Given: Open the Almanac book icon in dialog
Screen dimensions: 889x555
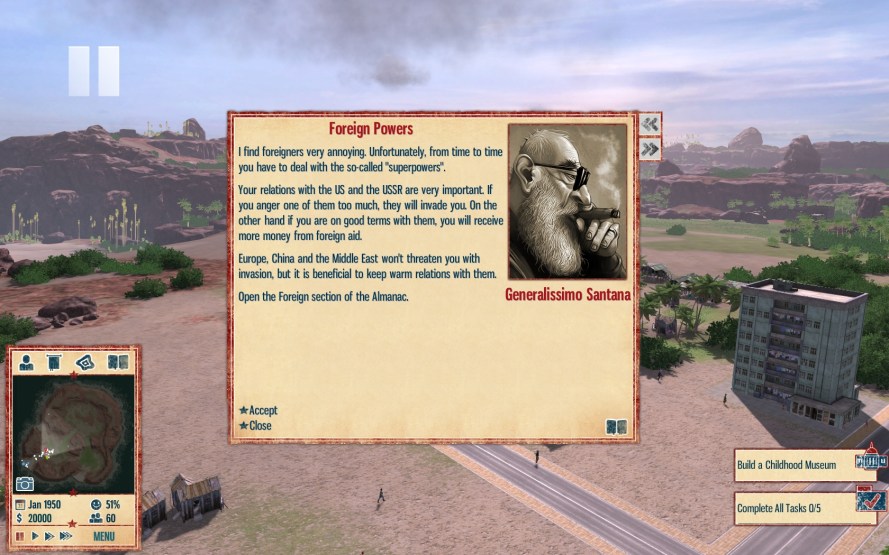Looking at the screenshot, I should [616, 427].
